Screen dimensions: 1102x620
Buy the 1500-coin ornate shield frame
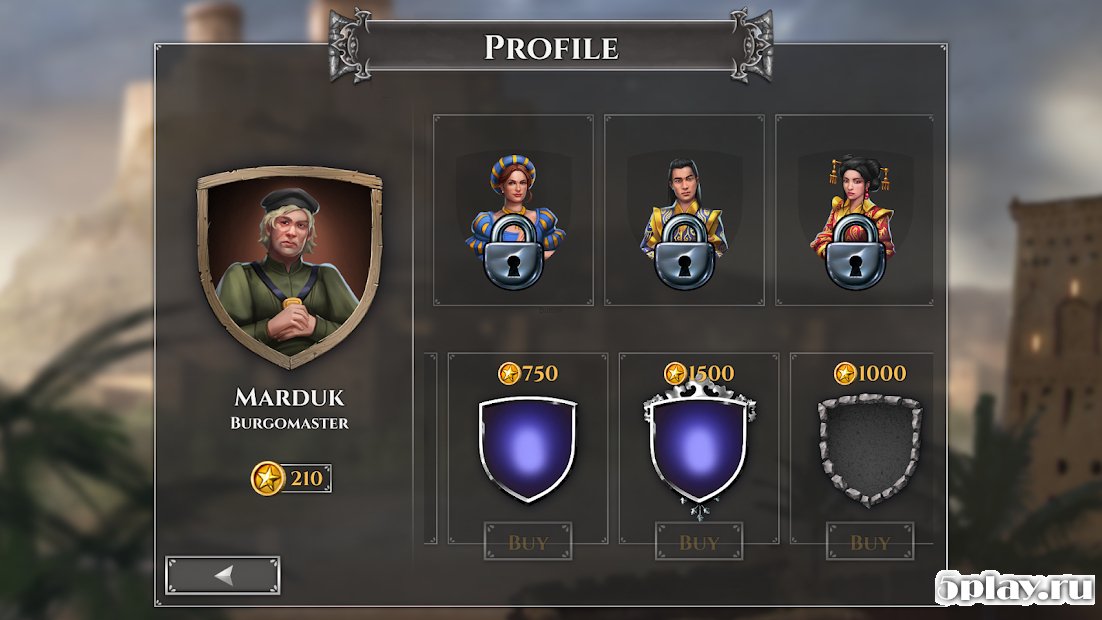coord(699,542)
